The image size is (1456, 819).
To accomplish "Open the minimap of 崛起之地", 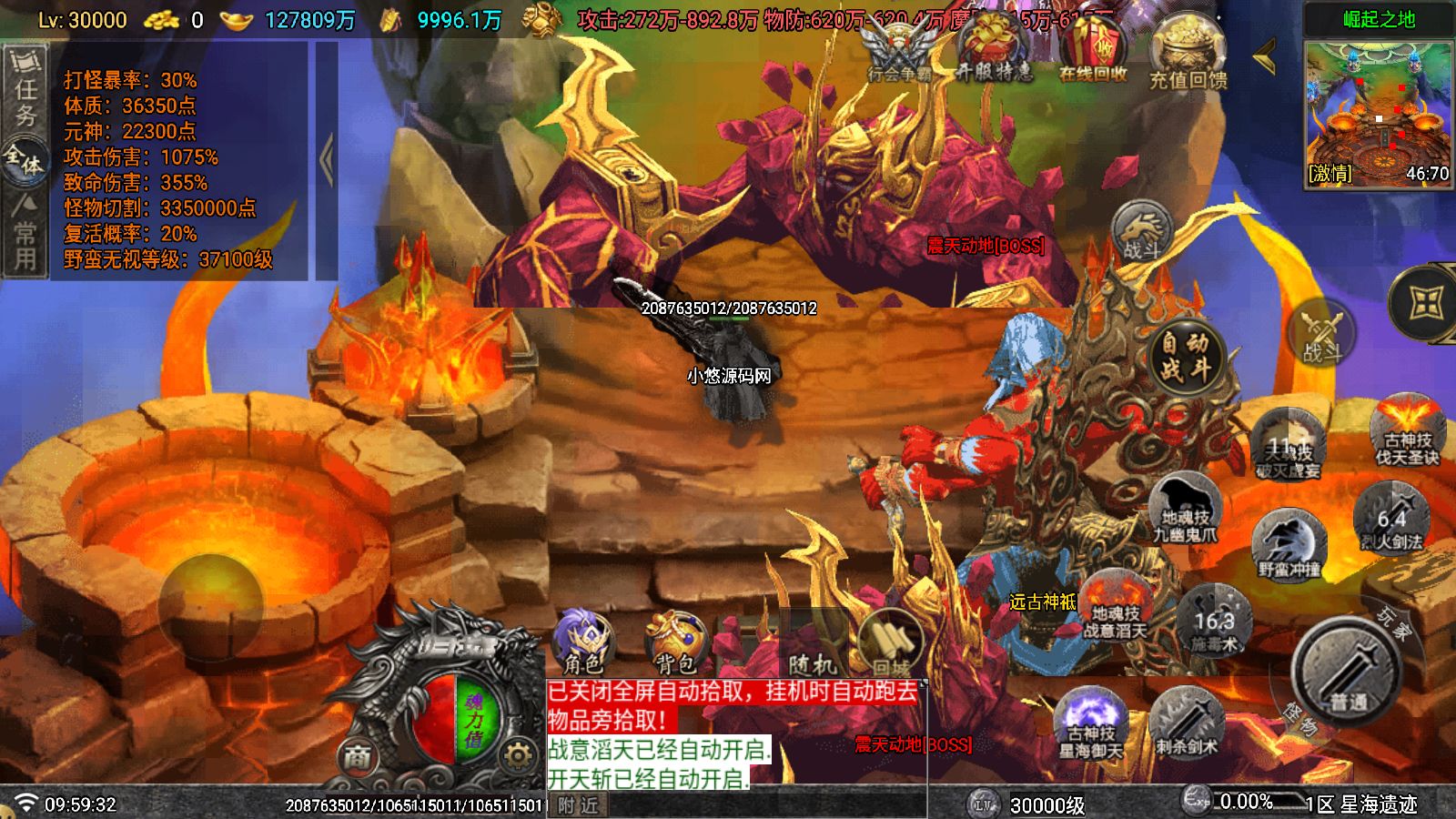I will click(x=1378, y=111).
